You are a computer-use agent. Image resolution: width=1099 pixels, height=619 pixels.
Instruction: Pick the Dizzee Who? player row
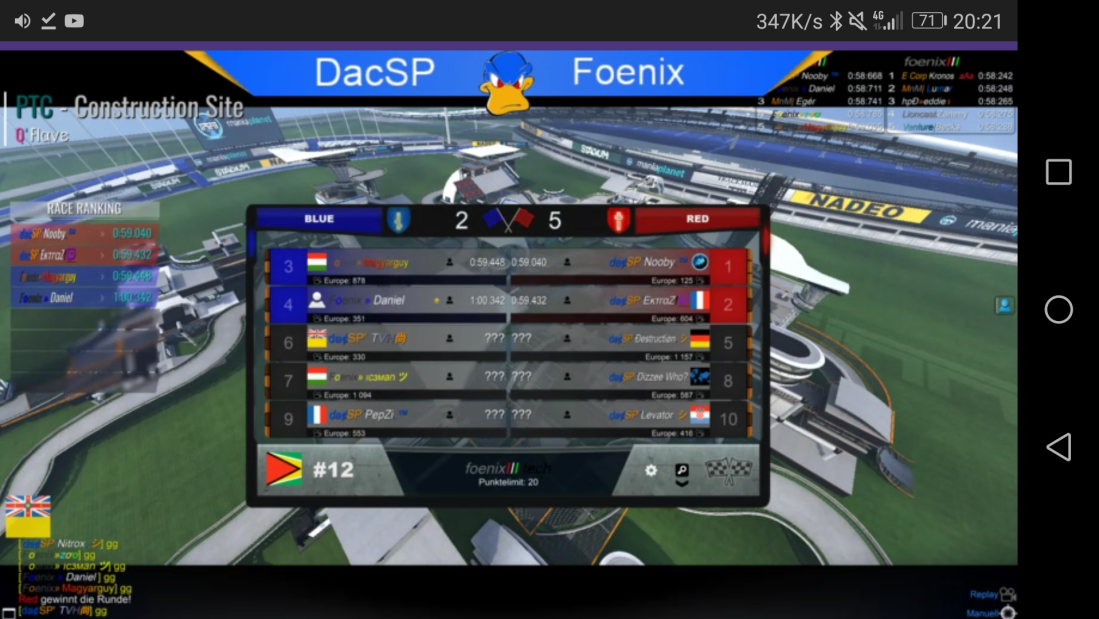coord(630,378)
